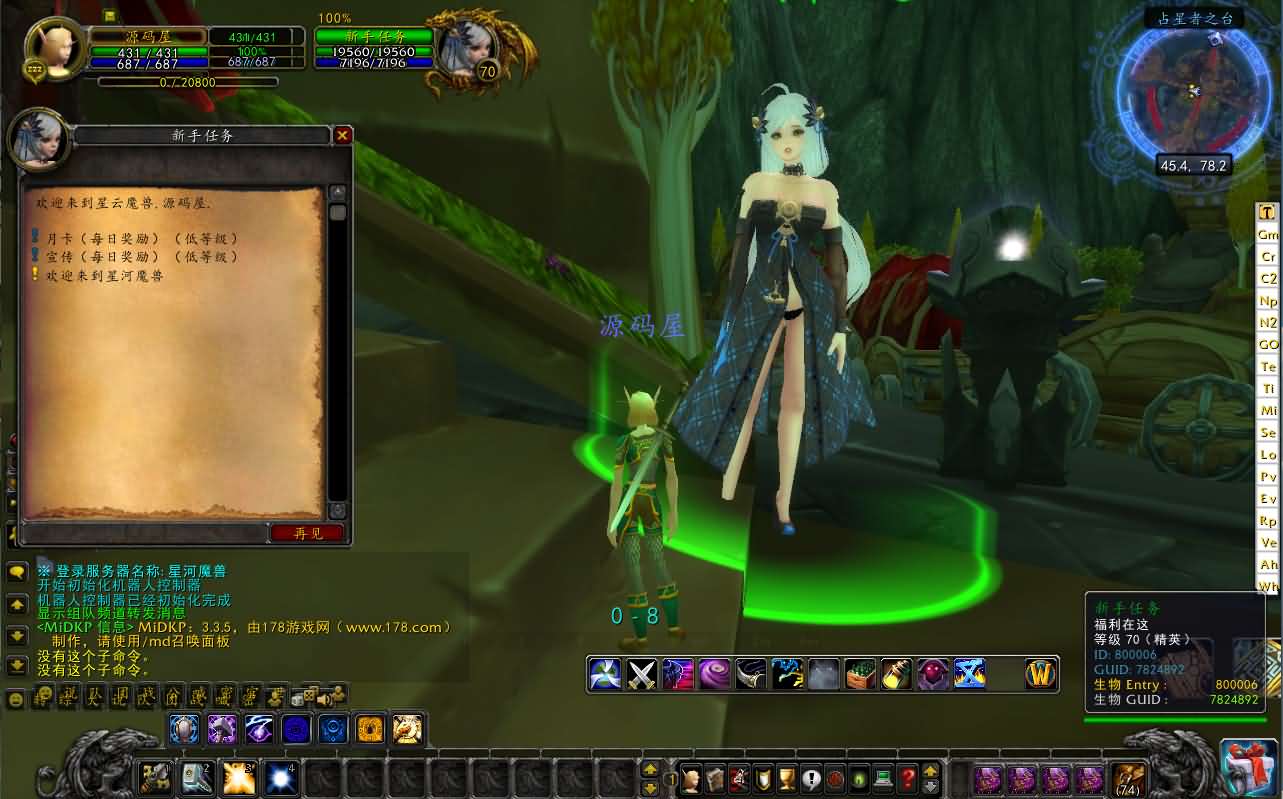Use the yellow potion flask icon
This screenshot has height=799, width=1283.
pos(897,675)
